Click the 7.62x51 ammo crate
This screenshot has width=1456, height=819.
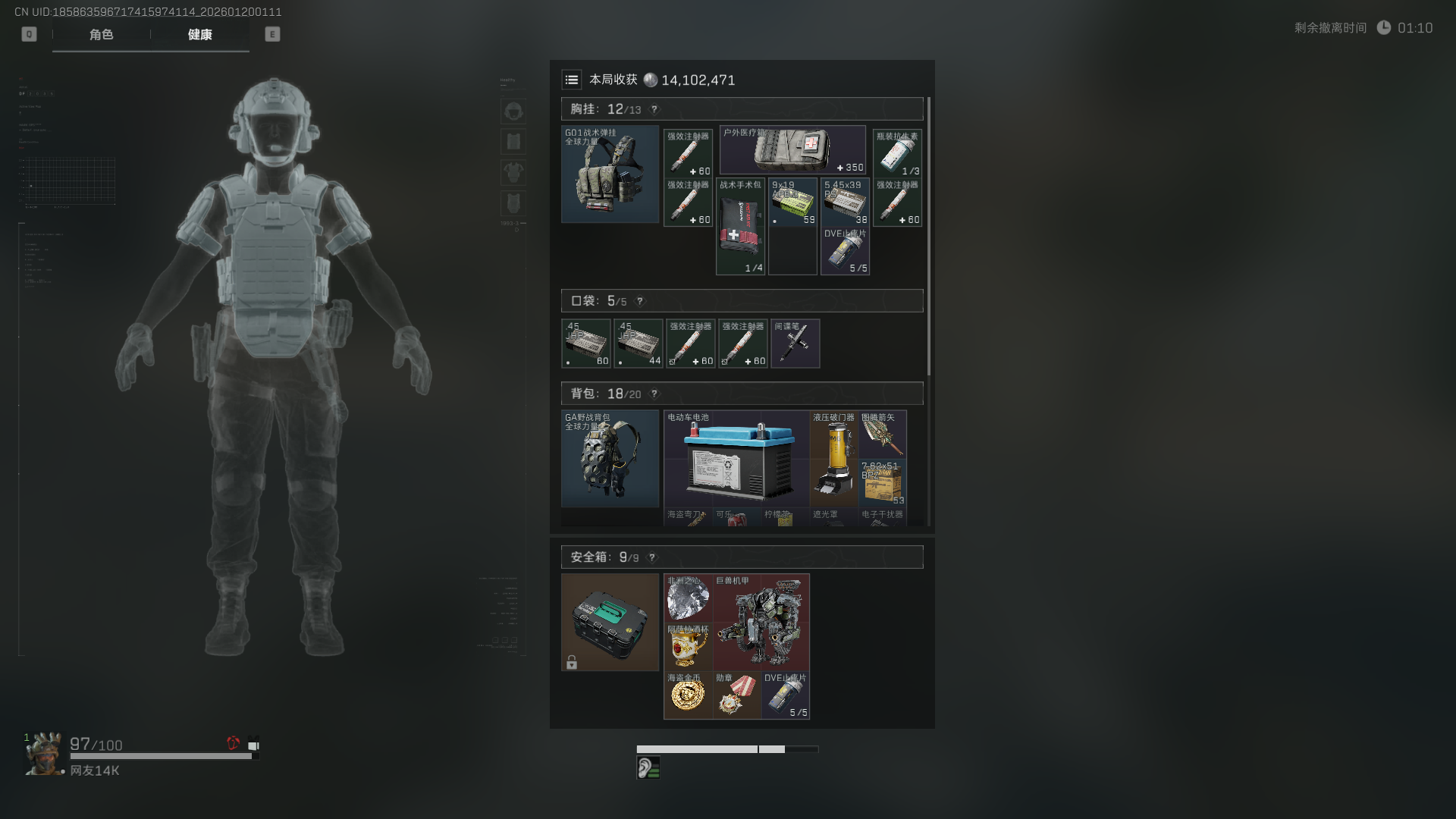(x=883, y=483)
